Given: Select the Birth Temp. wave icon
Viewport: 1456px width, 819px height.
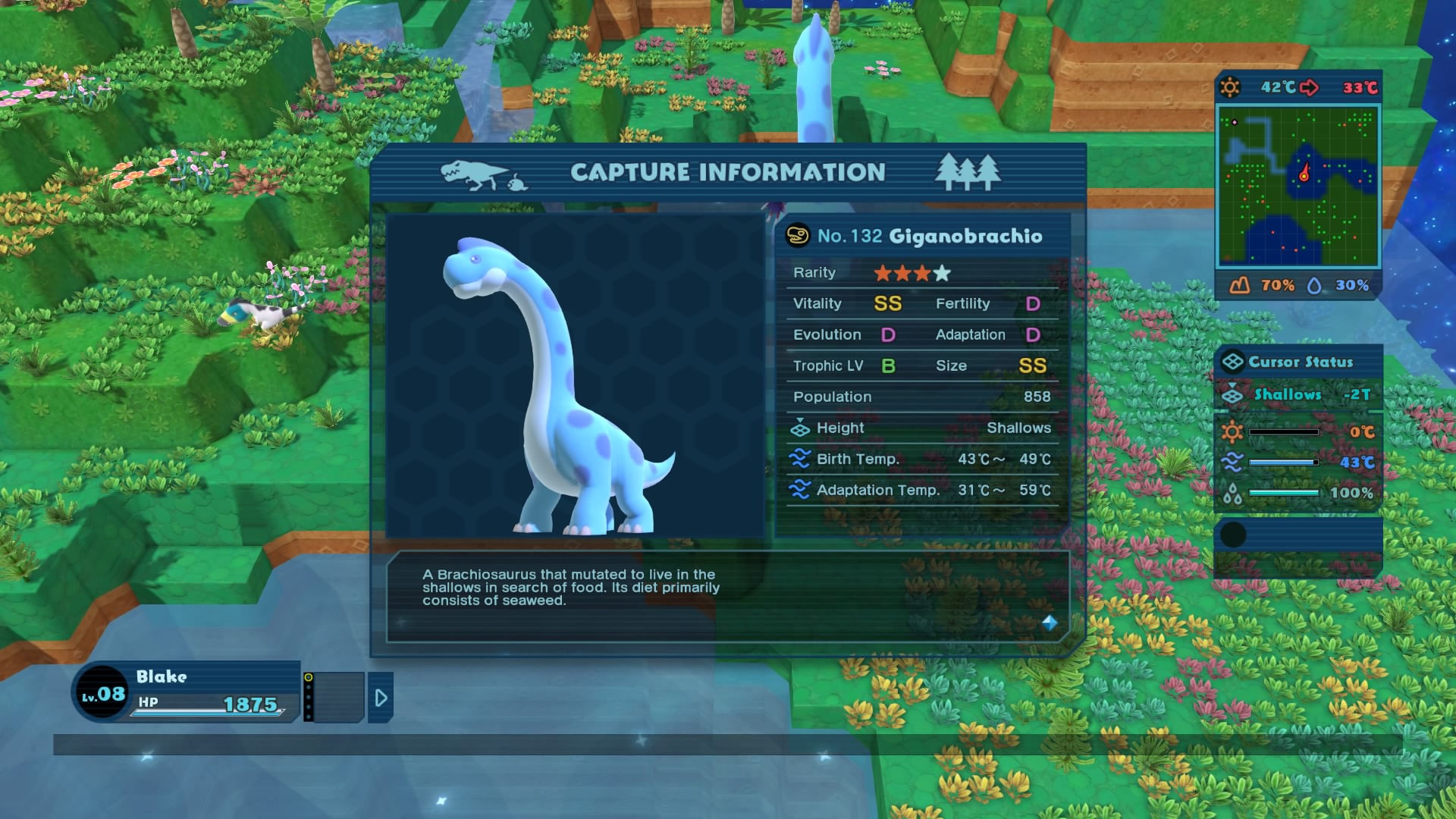Looking at the screenshot, I should [802, 459].
